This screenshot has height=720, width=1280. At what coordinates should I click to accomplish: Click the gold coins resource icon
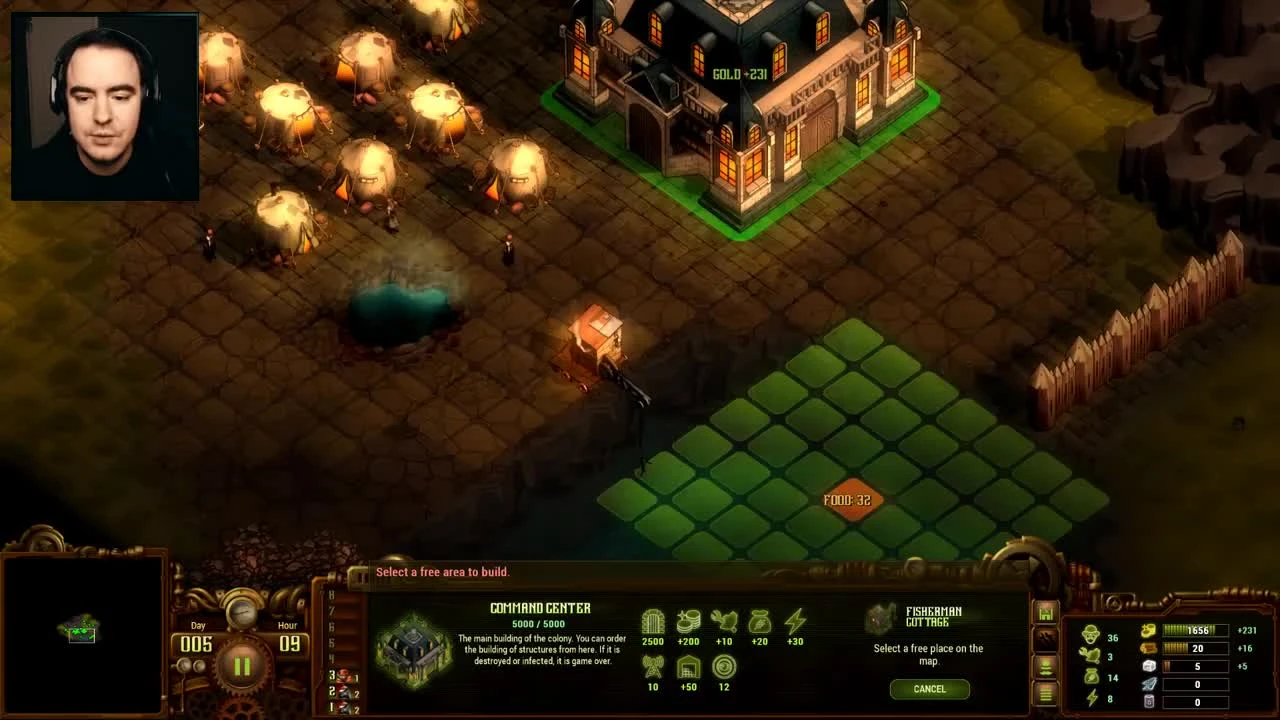click(1148, 631)
